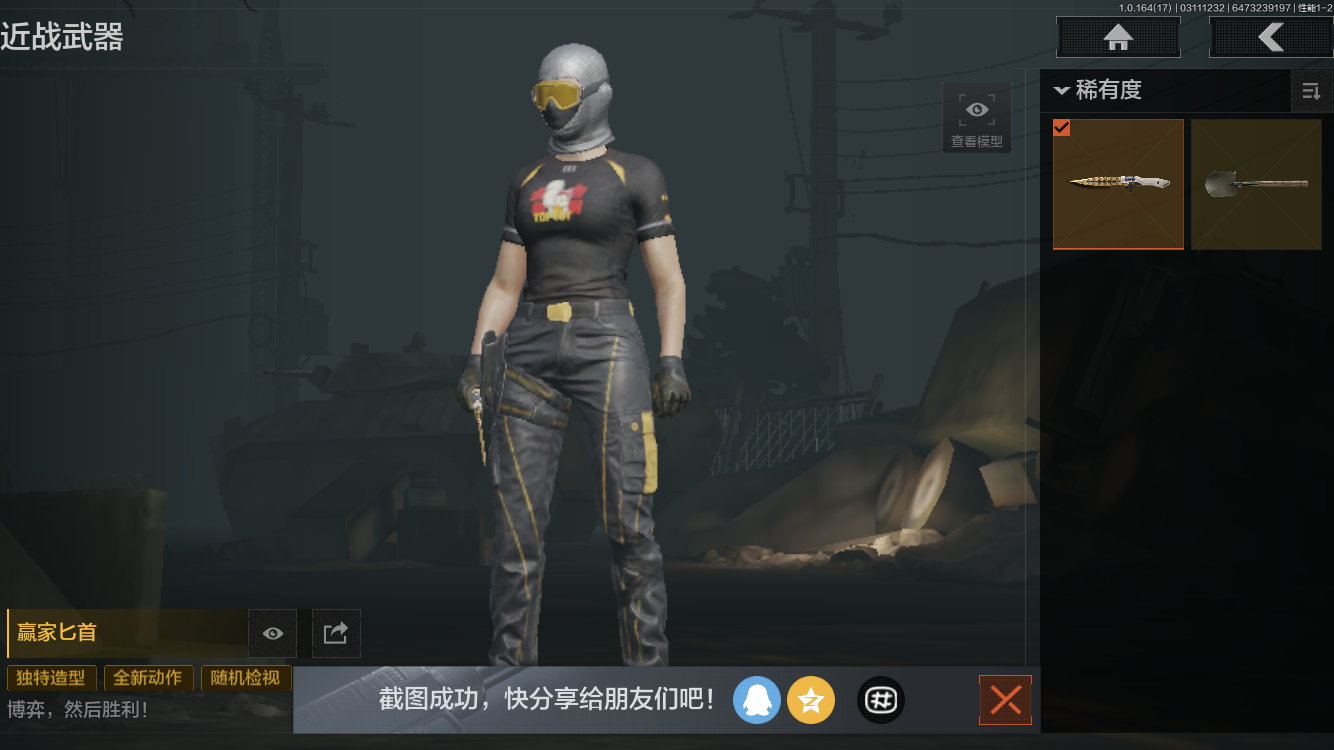Dismiss the share banner with red X
The image size is (1334, 750).
[x=1005, y=700]
